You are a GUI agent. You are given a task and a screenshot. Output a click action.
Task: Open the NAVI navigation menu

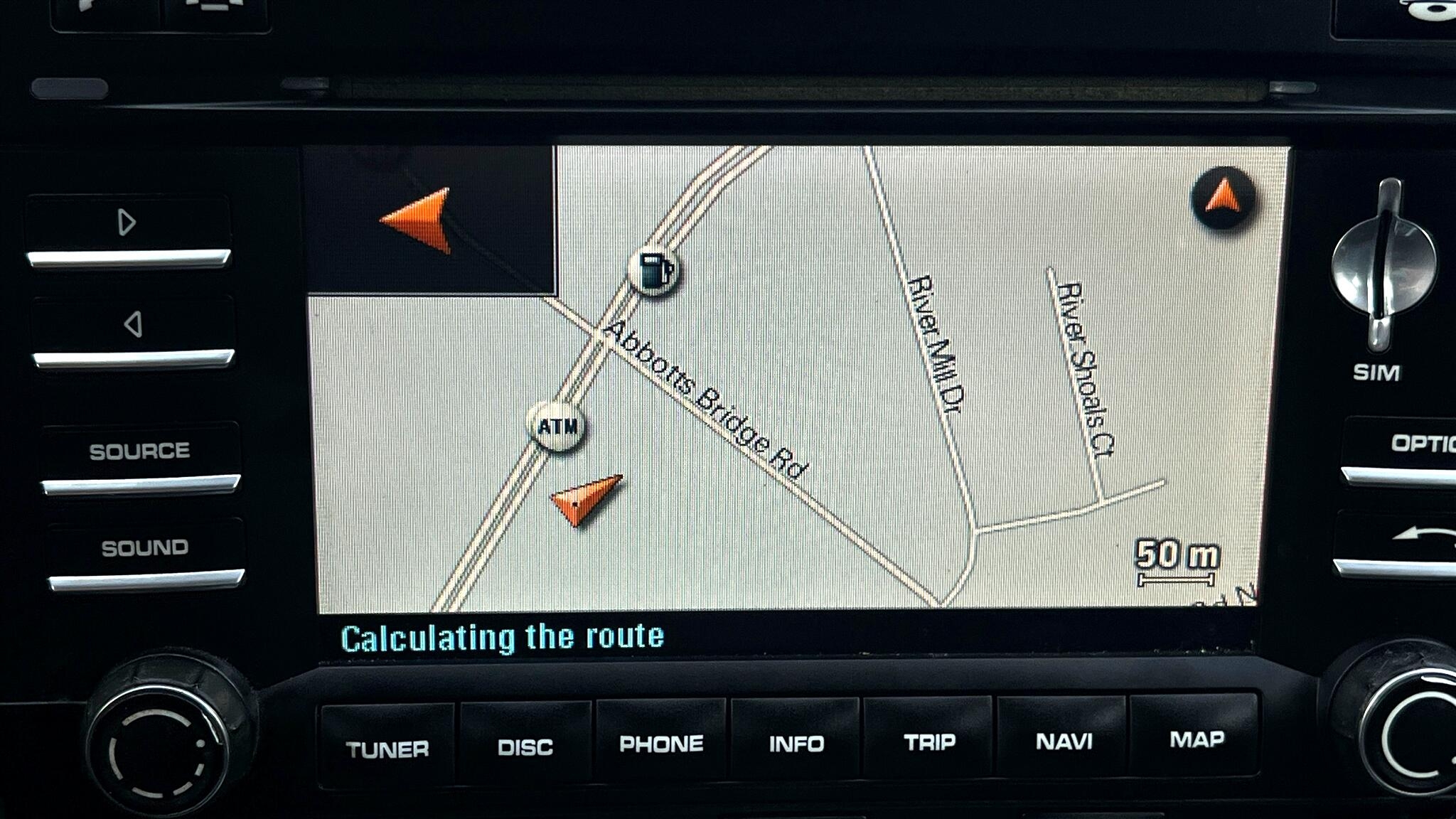[x=1064, y=741]
